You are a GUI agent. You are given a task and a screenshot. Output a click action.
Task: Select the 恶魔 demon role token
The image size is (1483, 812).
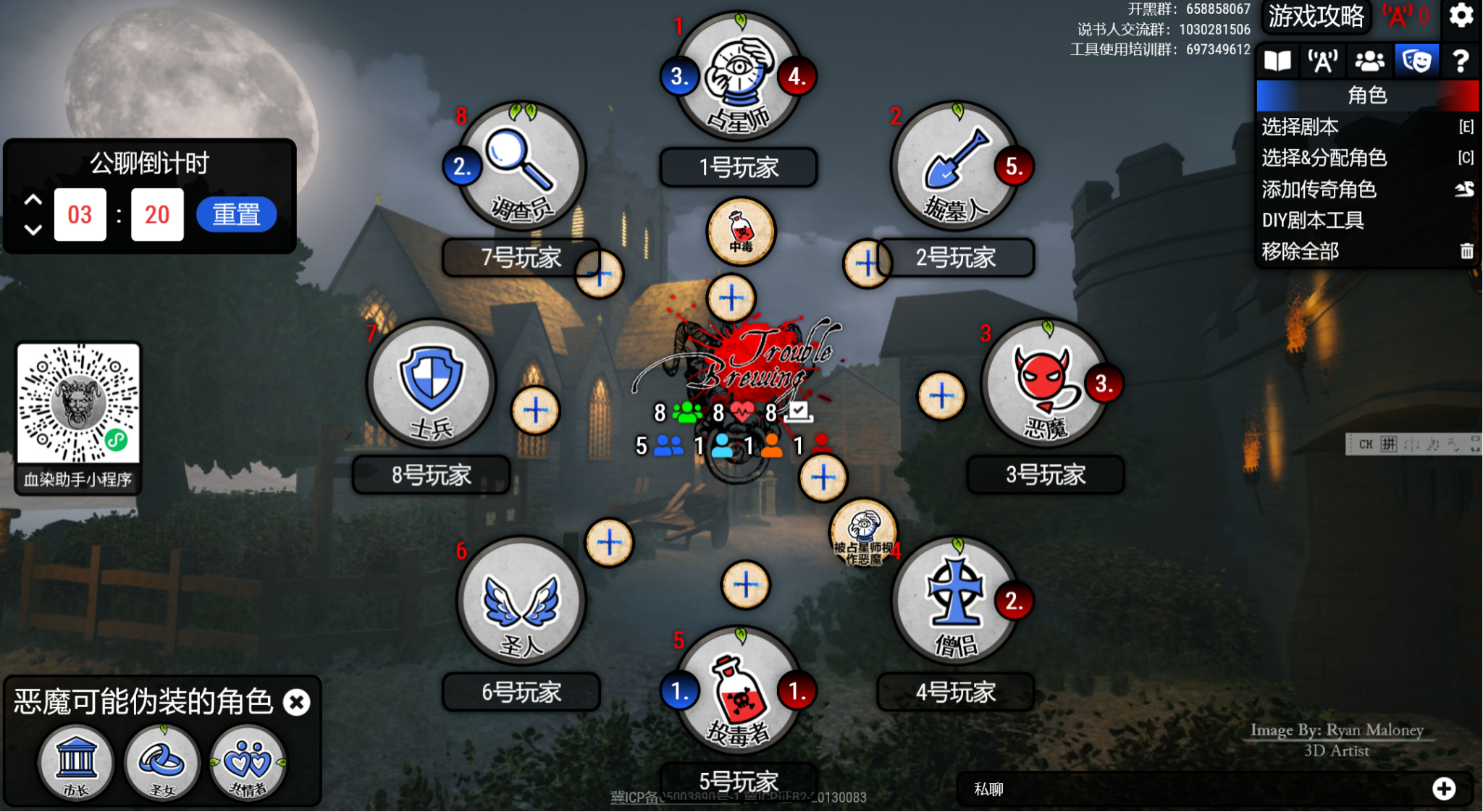pos(1045,384)
